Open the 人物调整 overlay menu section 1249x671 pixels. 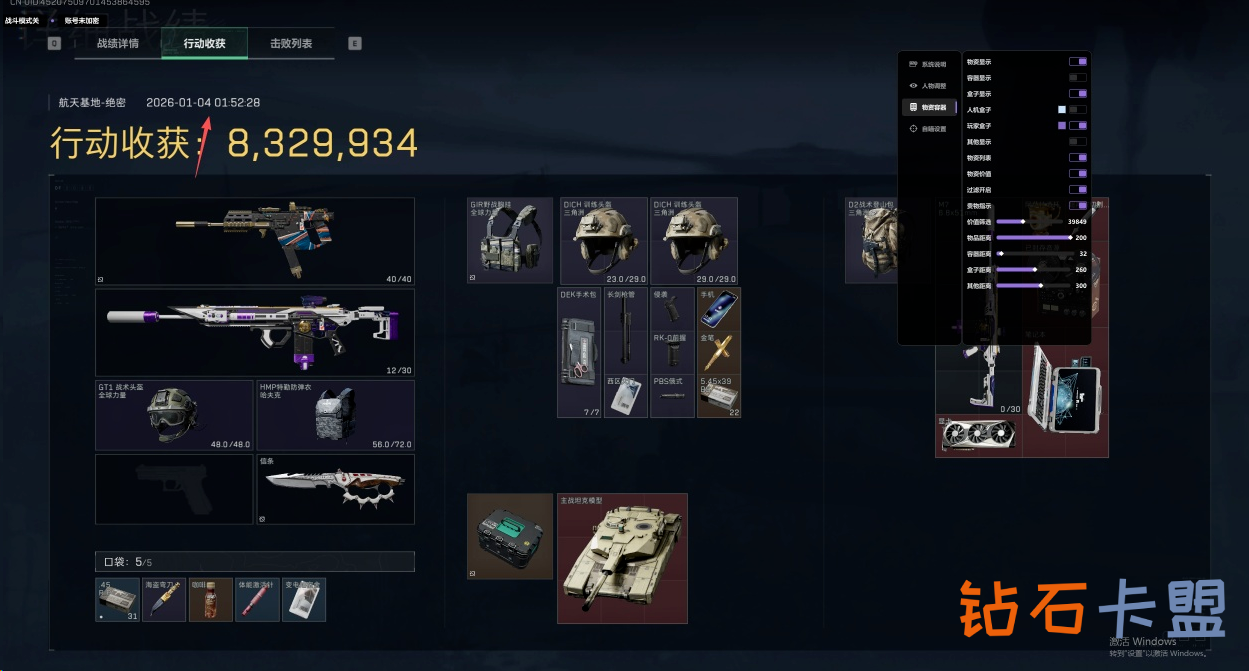tap(929, 86)
